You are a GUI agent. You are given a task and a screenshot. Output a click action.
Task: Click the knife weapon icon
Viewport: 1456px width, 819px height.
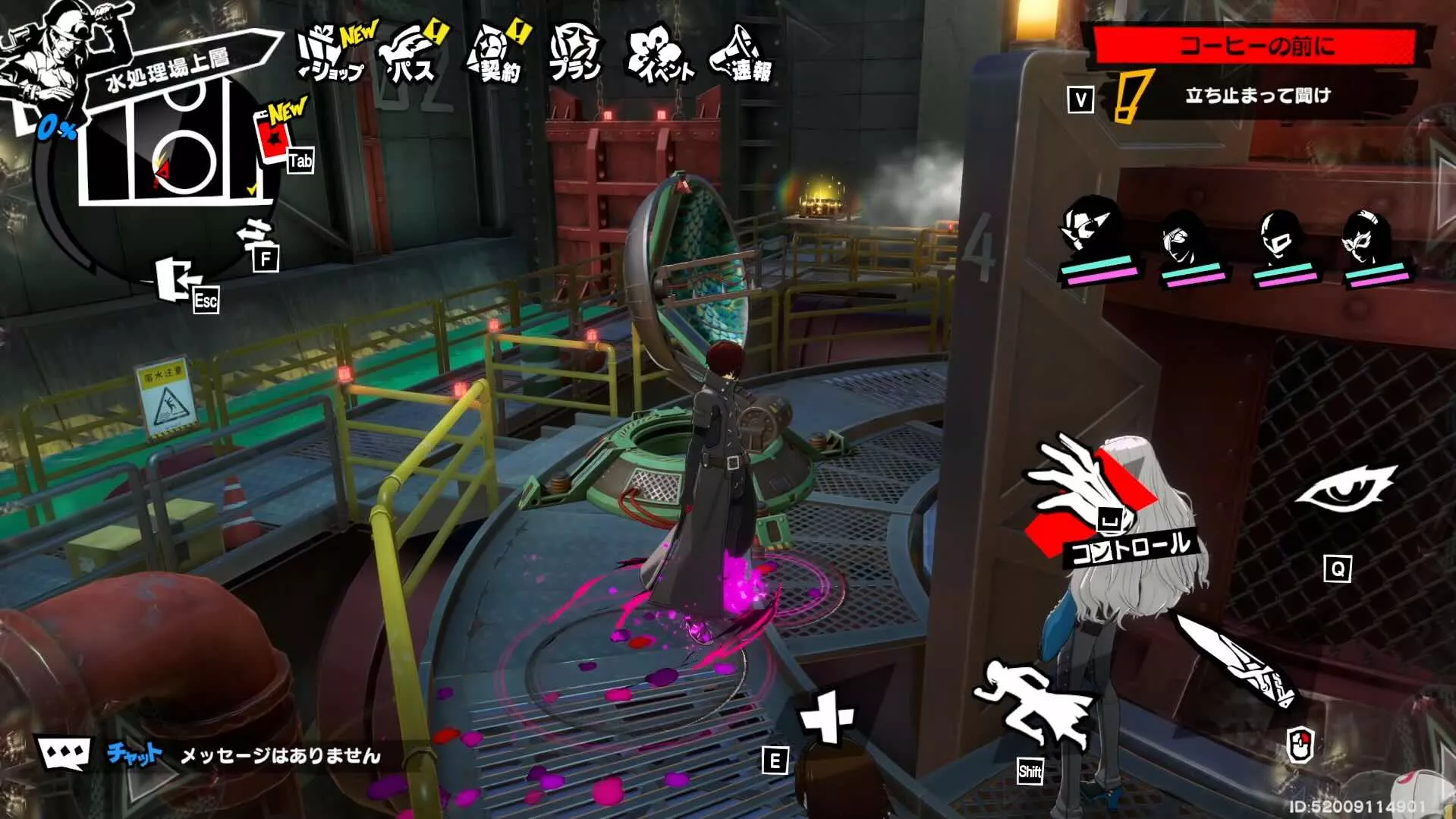[1237, 660]
